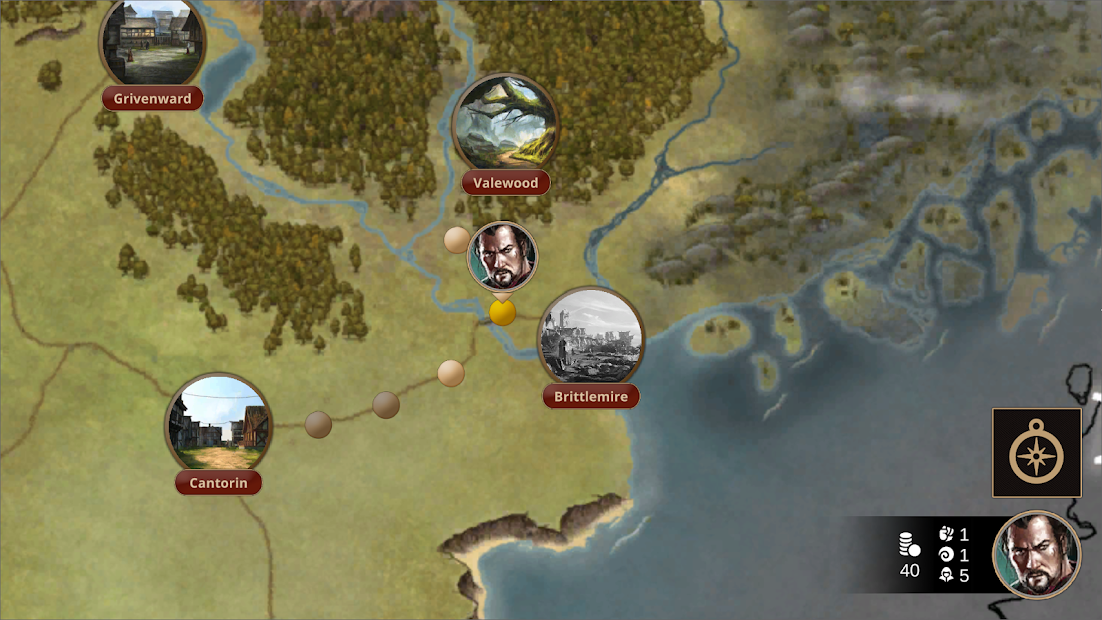Click the Brittlemire name label

click(591, 397)
